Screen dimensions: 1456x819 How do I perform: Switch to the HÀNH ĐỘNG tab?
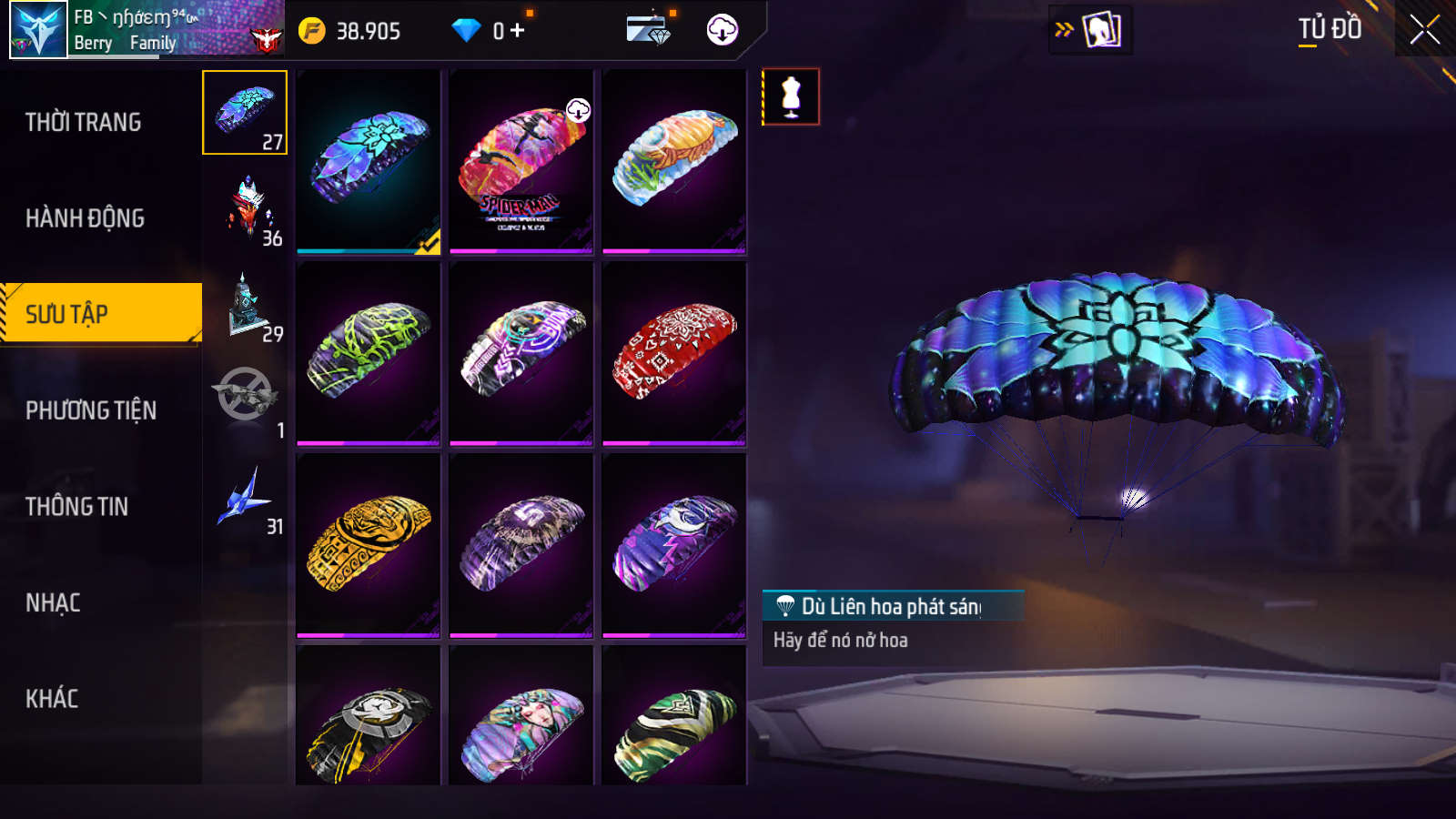pos(86,218)
